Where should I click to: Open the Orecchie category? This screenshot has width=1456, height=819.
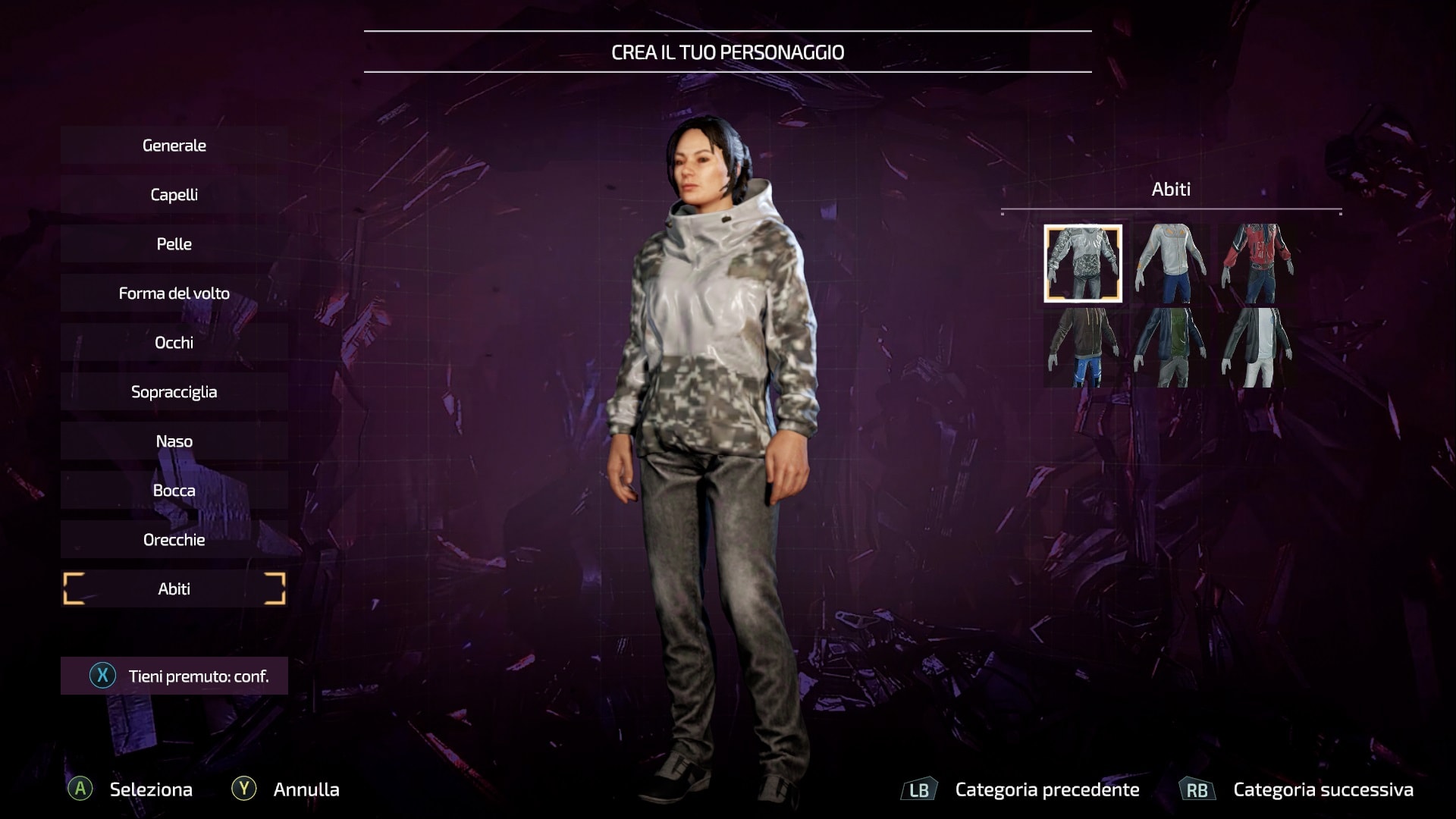[x=174, y=540]
